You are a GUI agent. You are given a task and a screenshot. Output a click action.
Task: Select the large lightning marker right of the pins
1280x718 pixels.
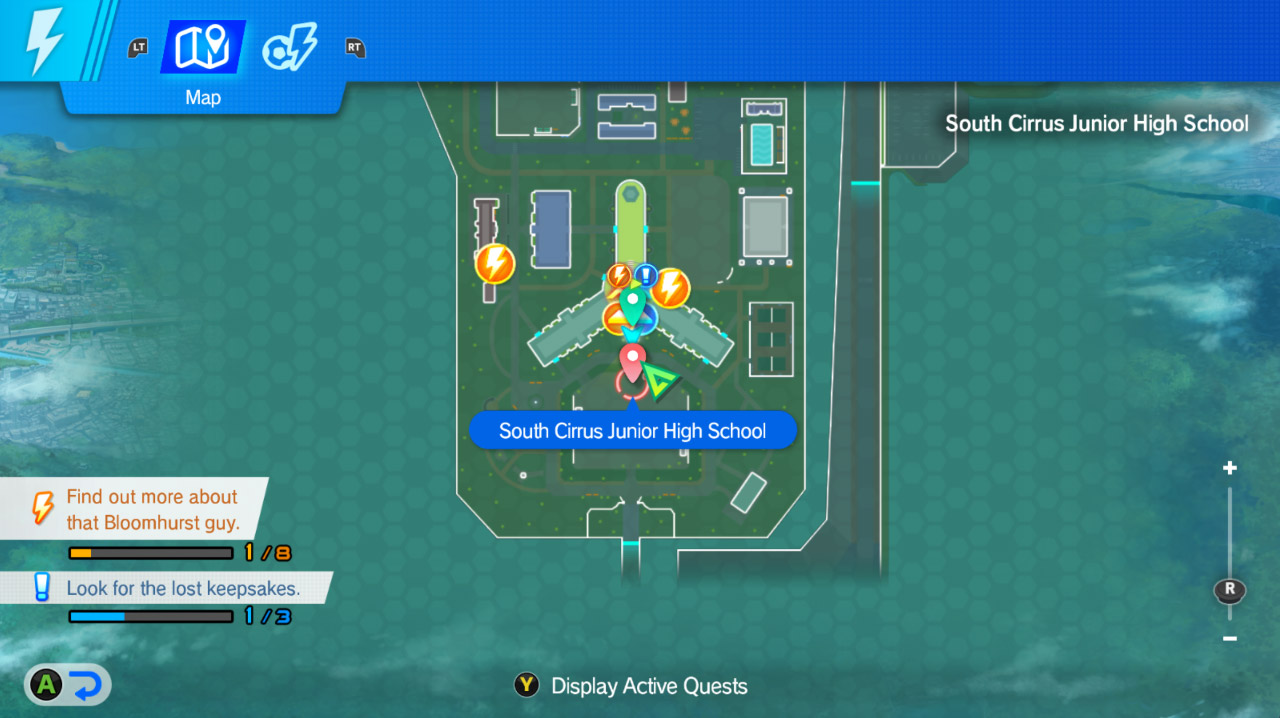click(x=671, y=288)
